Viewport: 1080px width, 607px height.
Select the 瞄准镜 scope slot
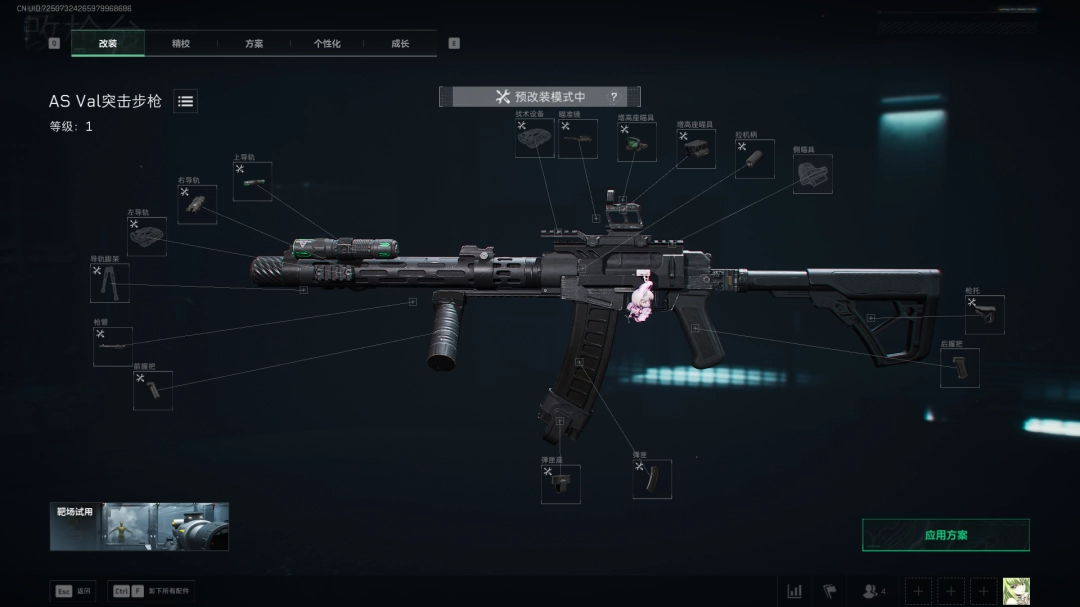click(x=578, y=139)
